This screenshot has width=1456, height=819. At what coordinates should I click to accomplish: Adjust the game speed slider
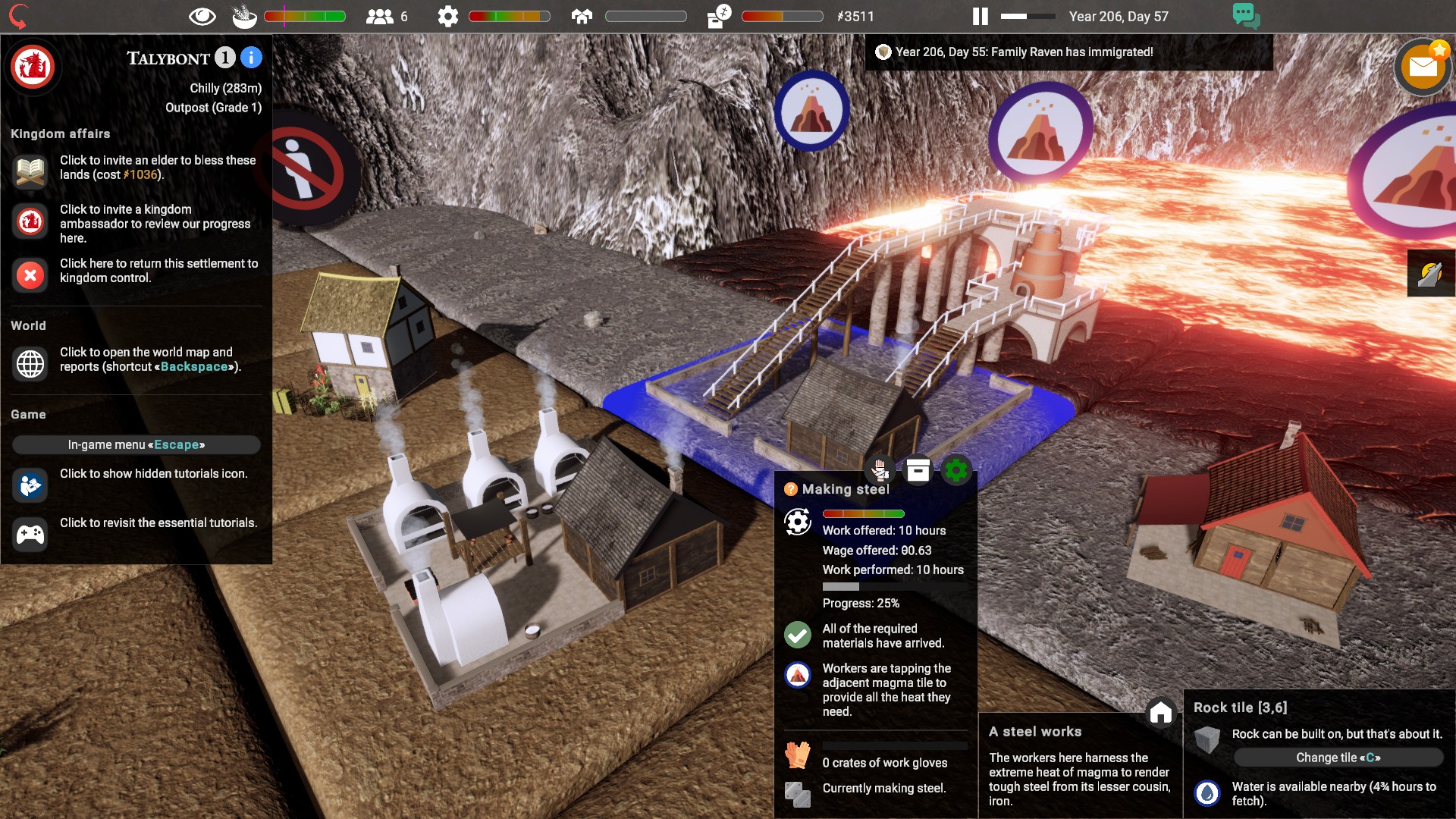coord(1028,16)
